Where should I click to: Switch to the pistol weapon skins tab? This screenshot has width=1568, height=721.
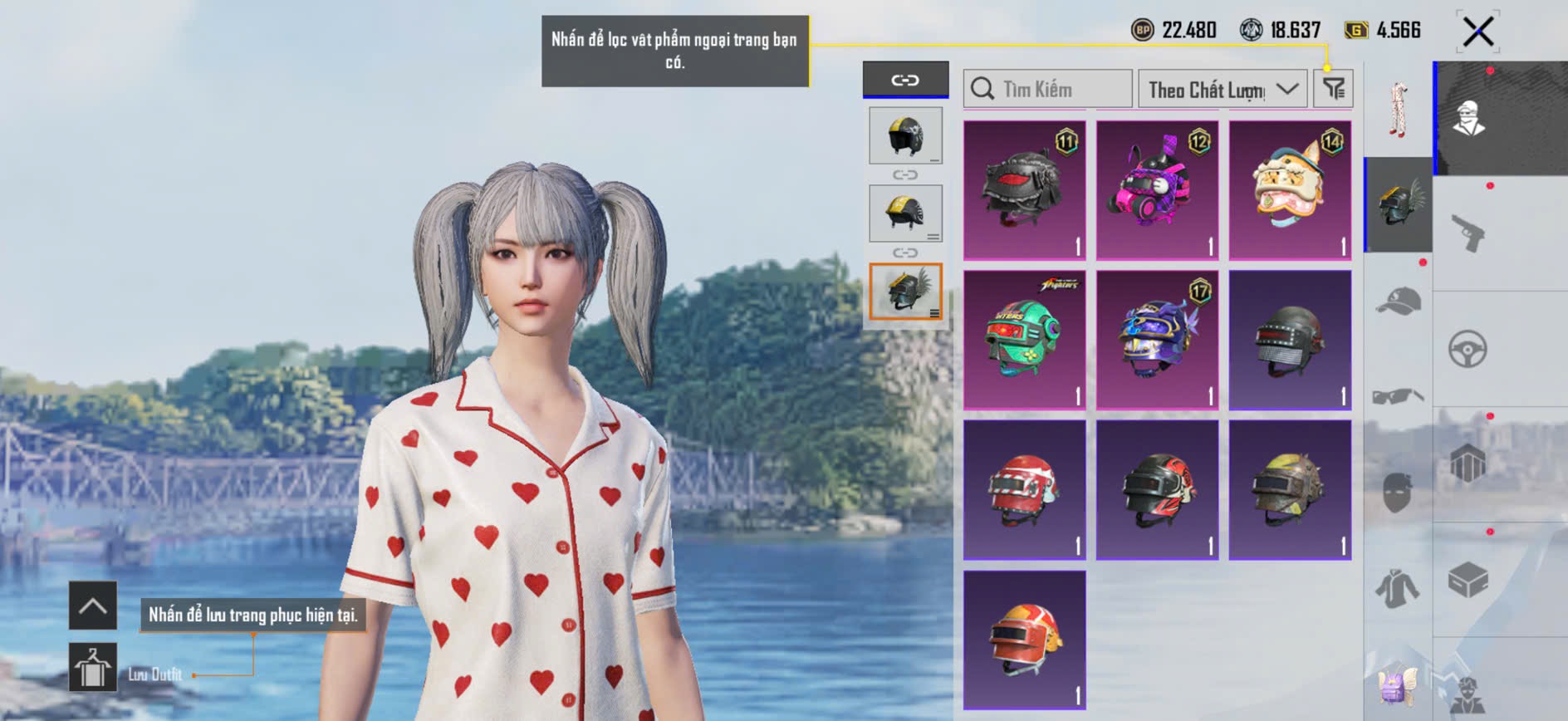[1468, 233]
